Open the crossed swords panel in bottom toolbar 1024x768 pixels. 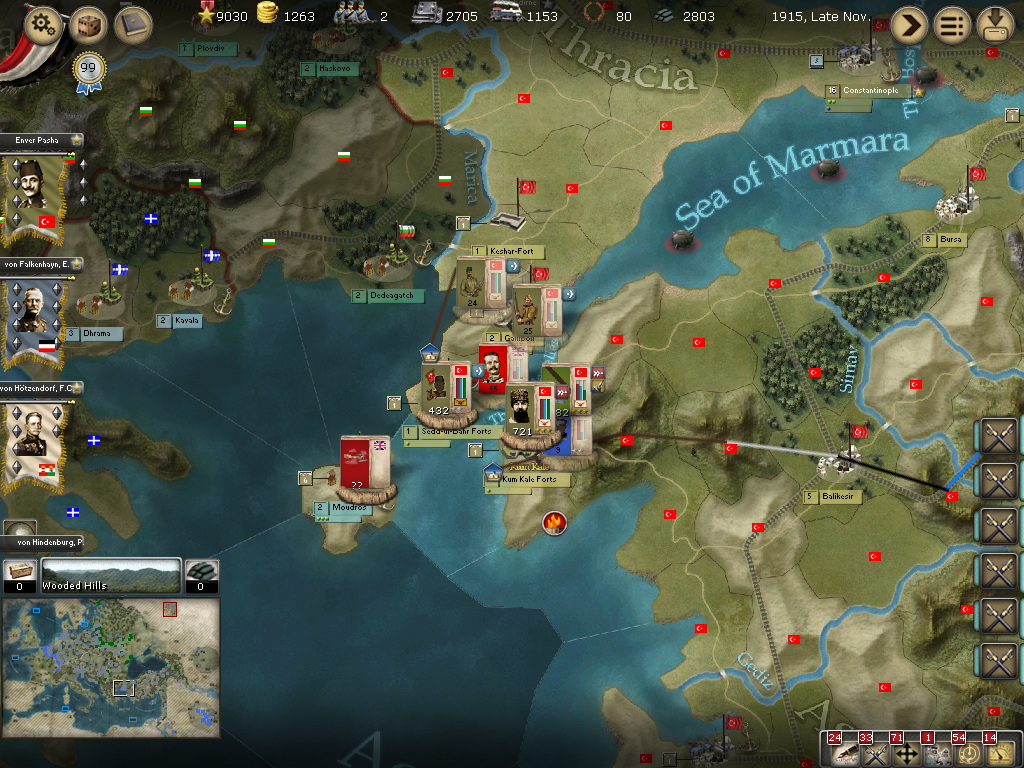click(x=877, y=751)
